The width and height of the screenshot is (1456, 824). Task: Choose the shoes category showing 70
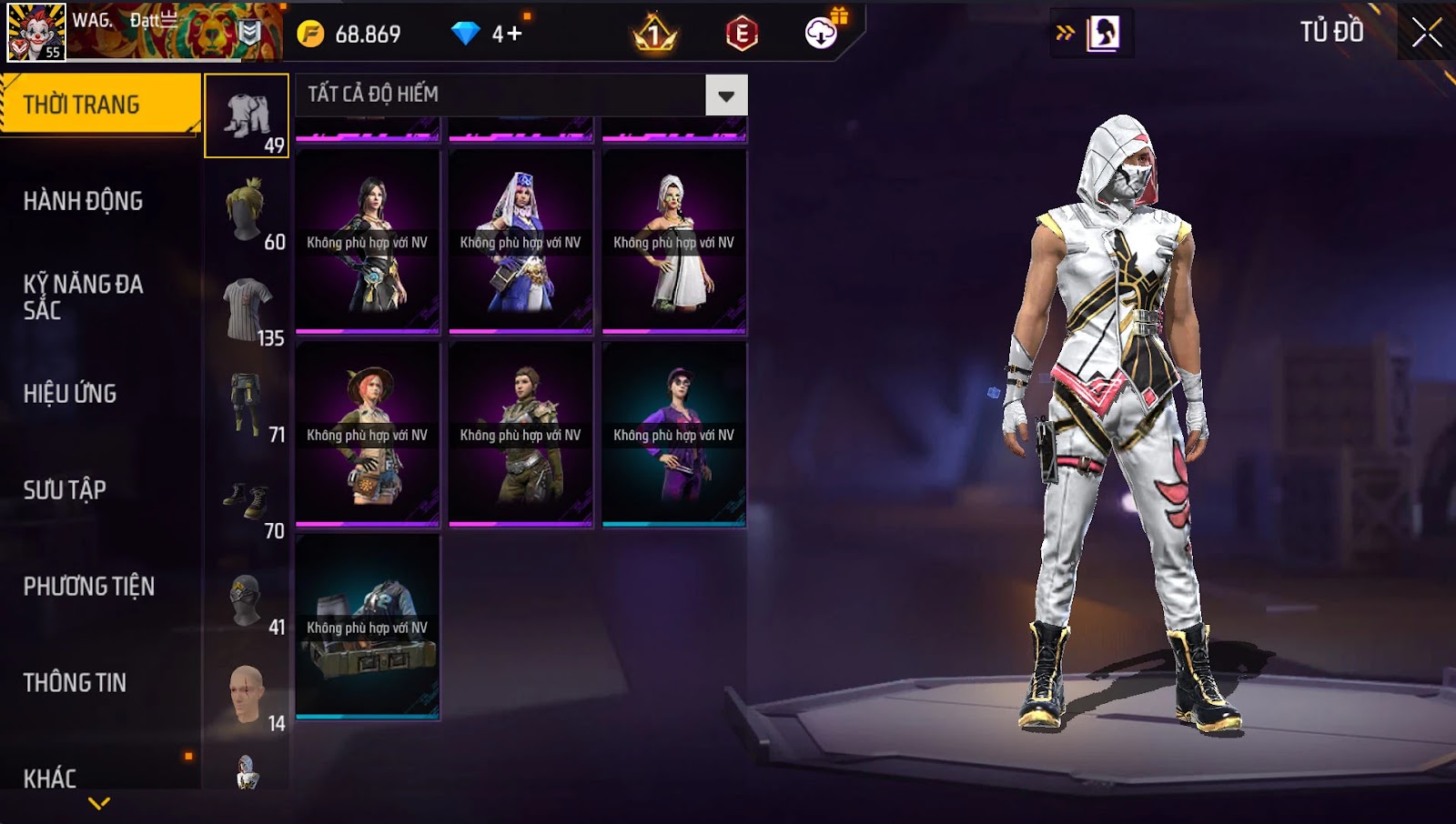[247, 502]
